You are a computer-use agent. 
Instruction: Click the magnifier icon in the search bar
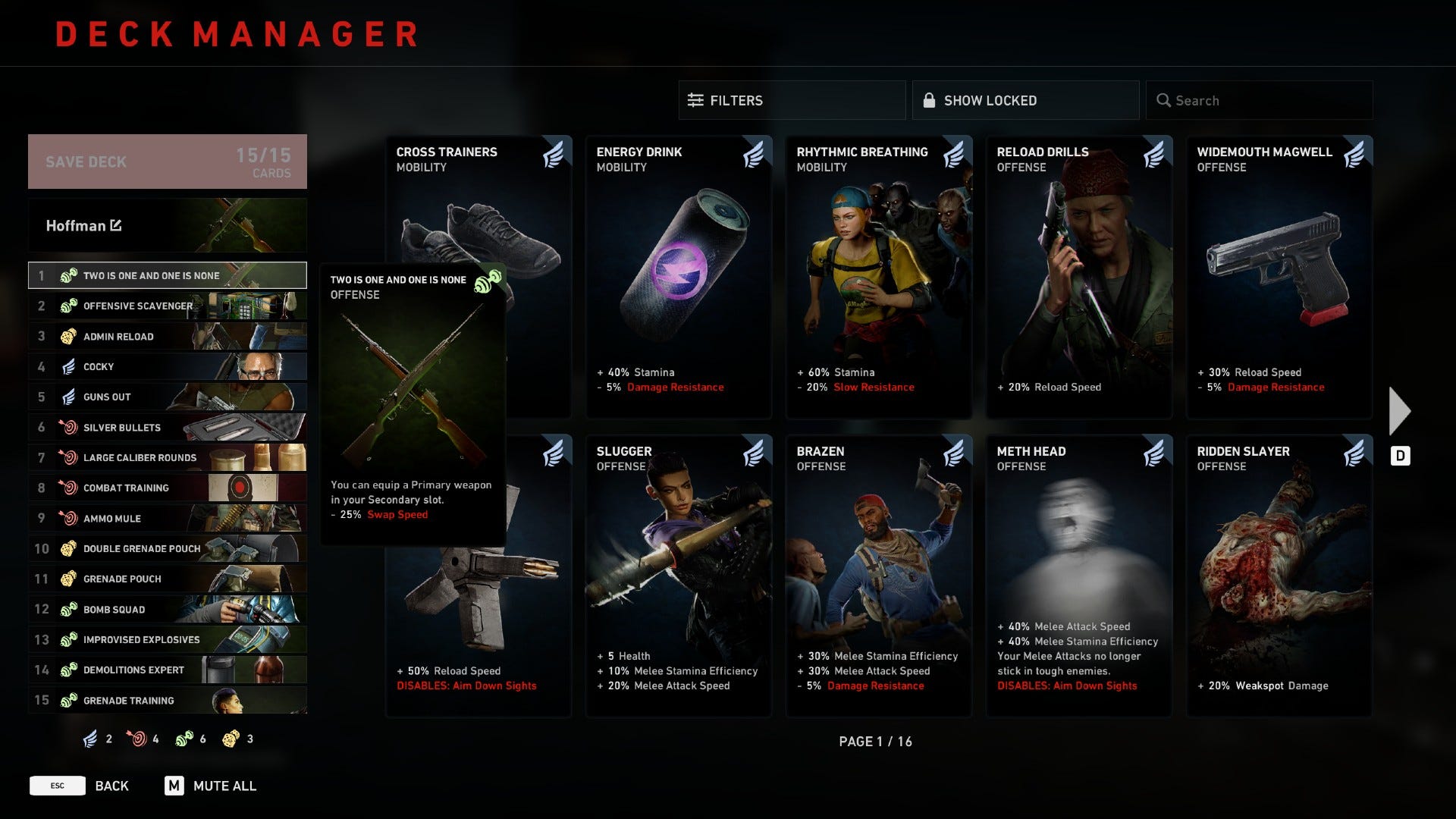(x=1164, y=99)
